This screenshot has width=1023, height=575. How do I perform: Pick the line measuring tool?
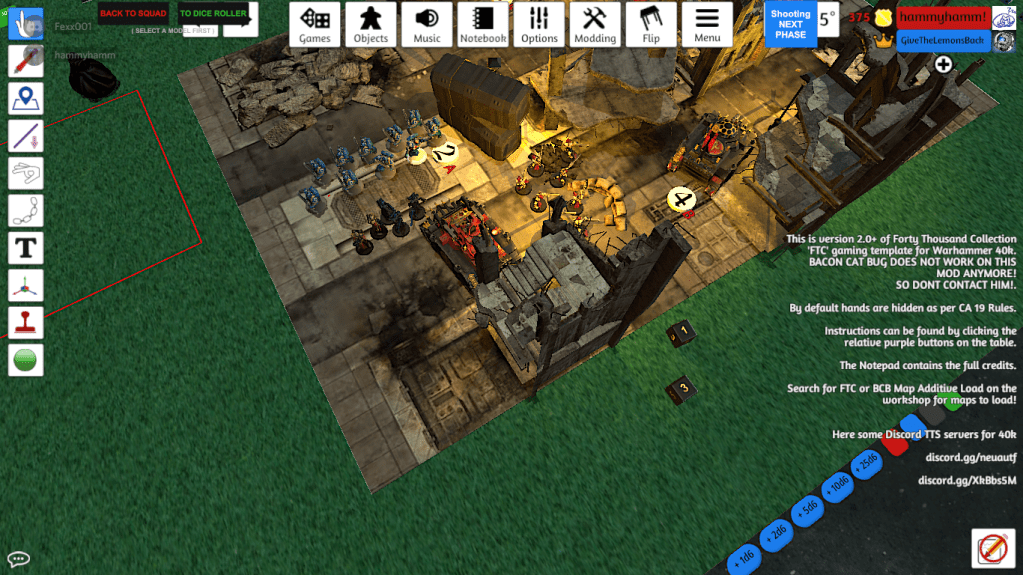[25, 136]
